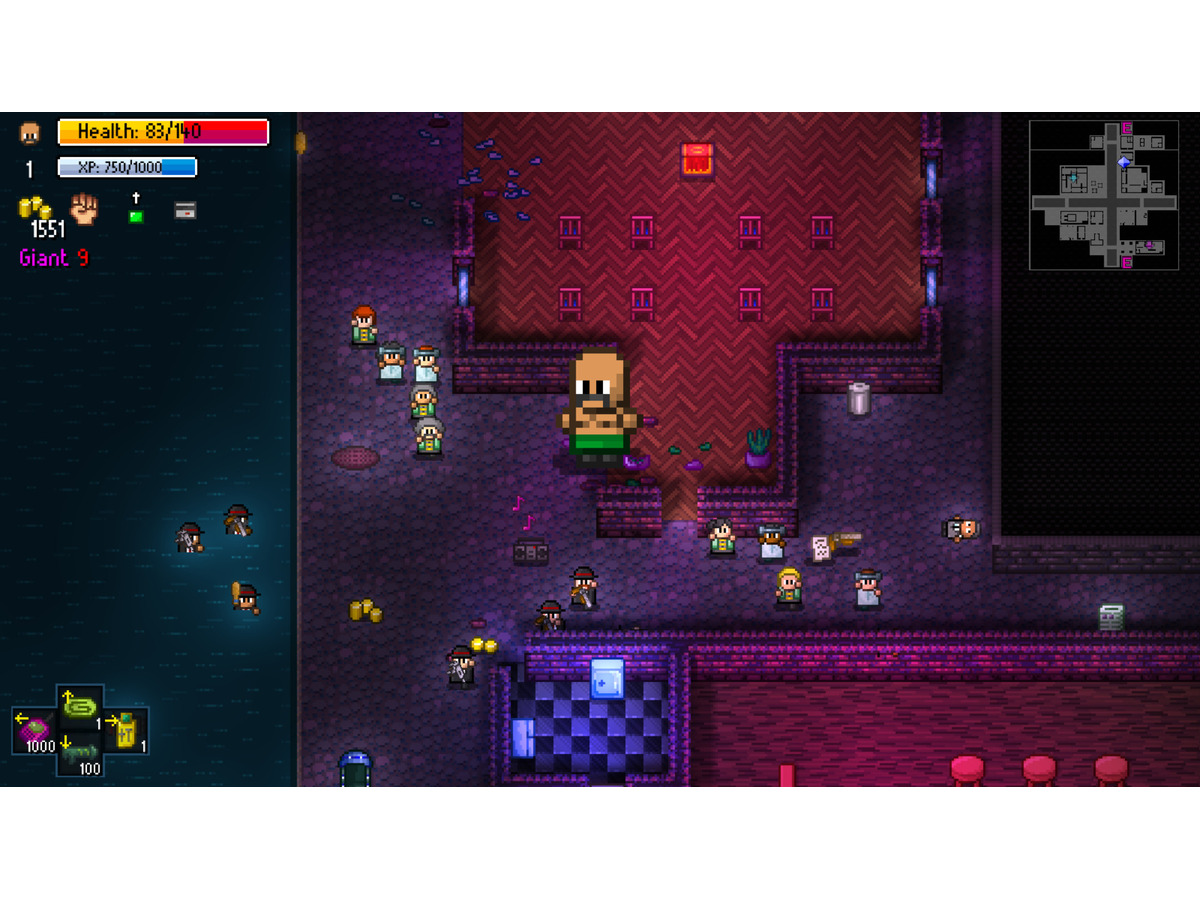Click the gold coins money icon

pos(36,208)
